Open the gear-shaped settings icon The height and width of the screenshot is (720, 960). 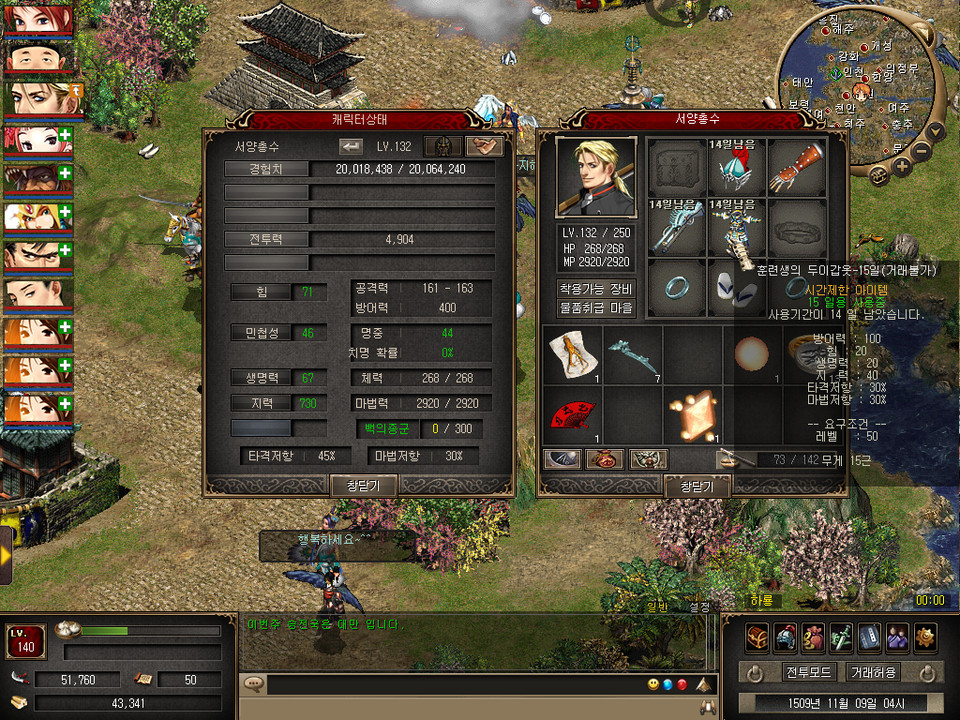[926, 637]
